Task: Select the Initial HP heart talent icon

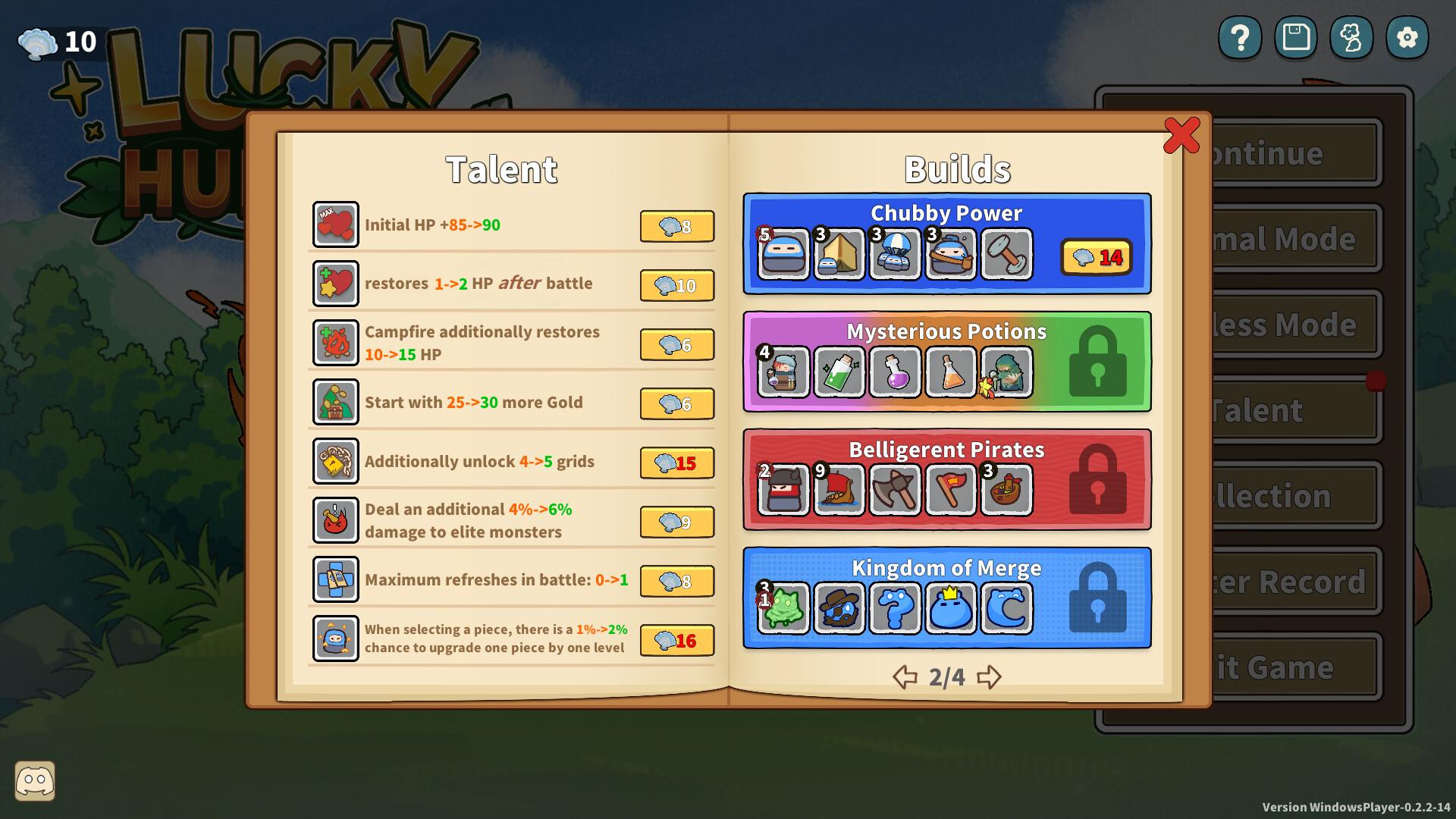Action: [335, 224]
